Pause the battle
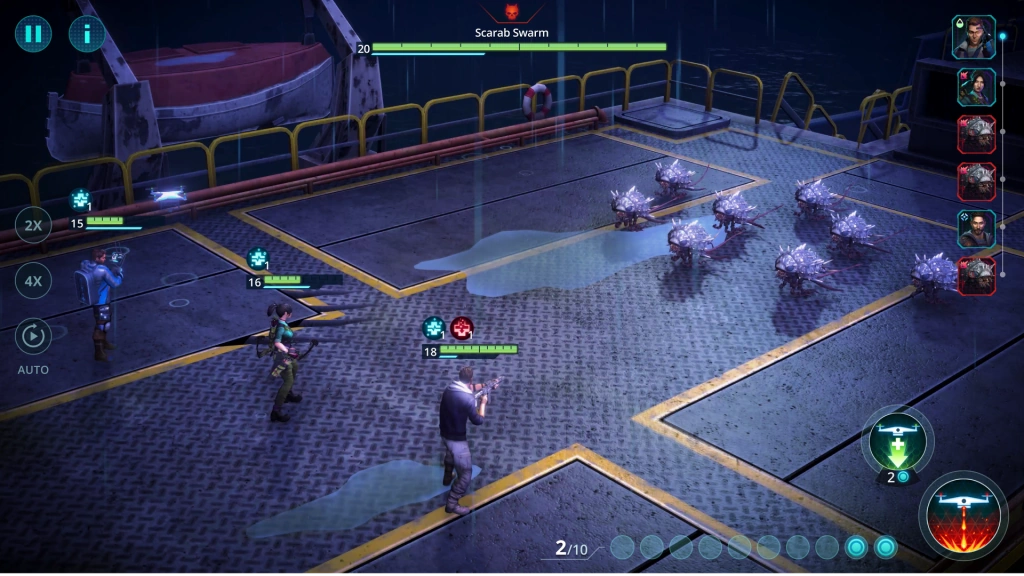This screenshot has width=1024, height=576. 33,34
